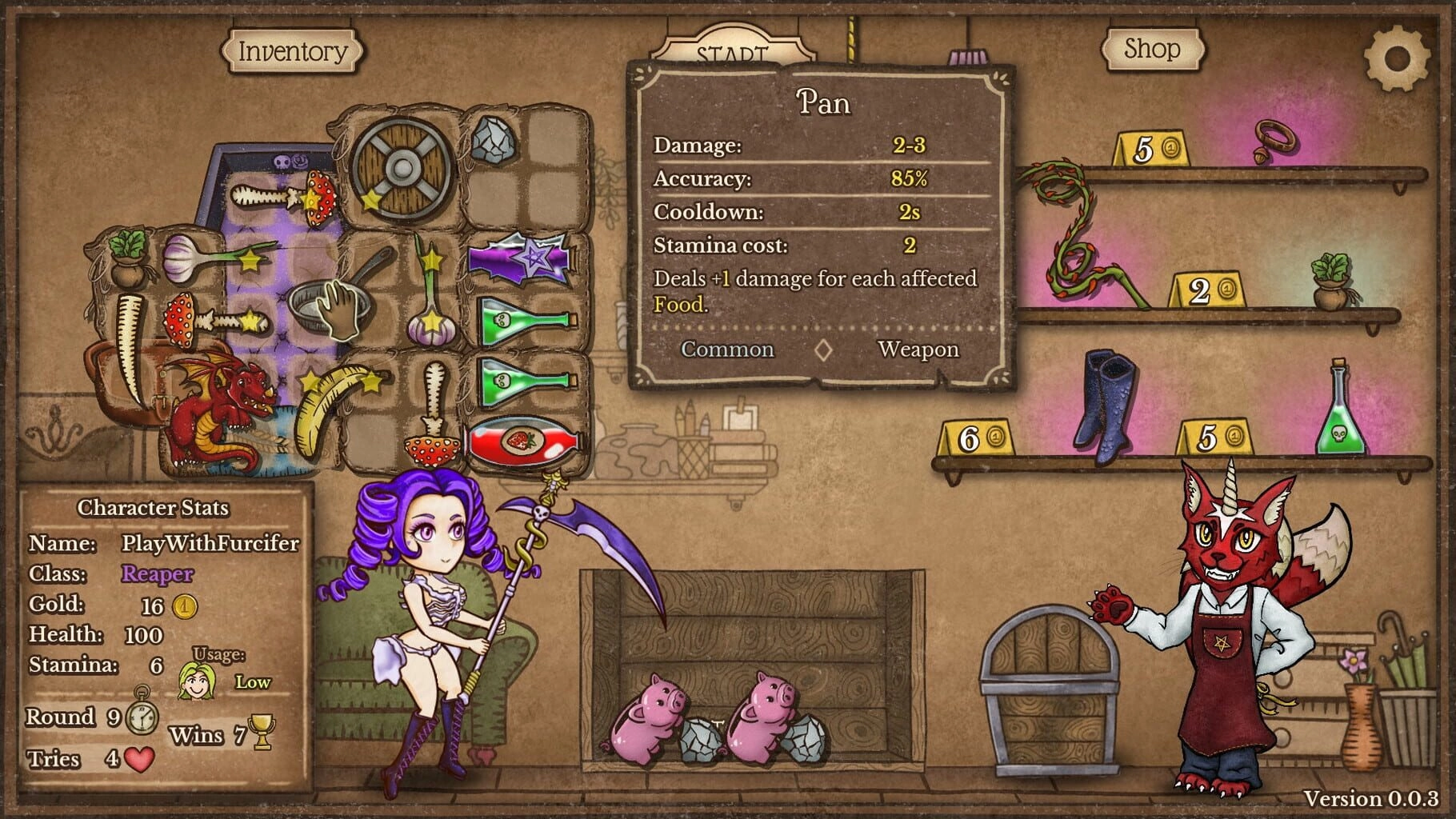Open the Shop panel

[1151, 50]
